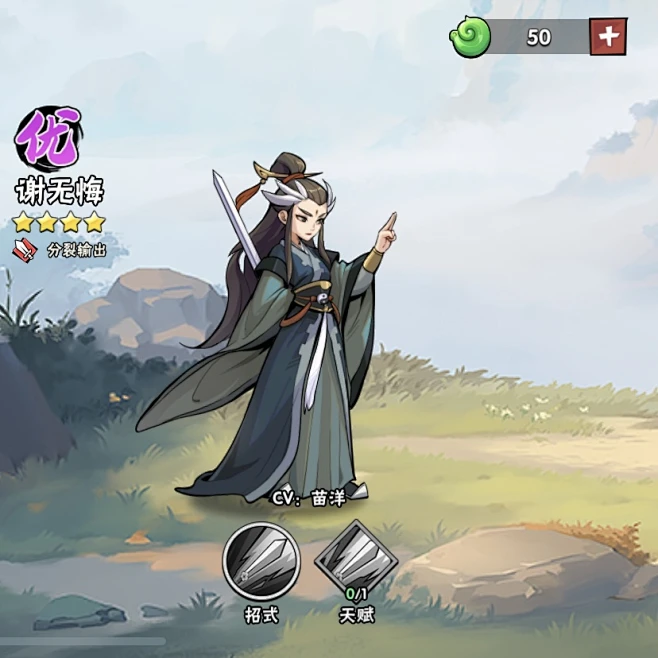This screenshot has width=658, height=658.
Task: Open the 天赋 talent diamond icon
Action: (356, 562)
